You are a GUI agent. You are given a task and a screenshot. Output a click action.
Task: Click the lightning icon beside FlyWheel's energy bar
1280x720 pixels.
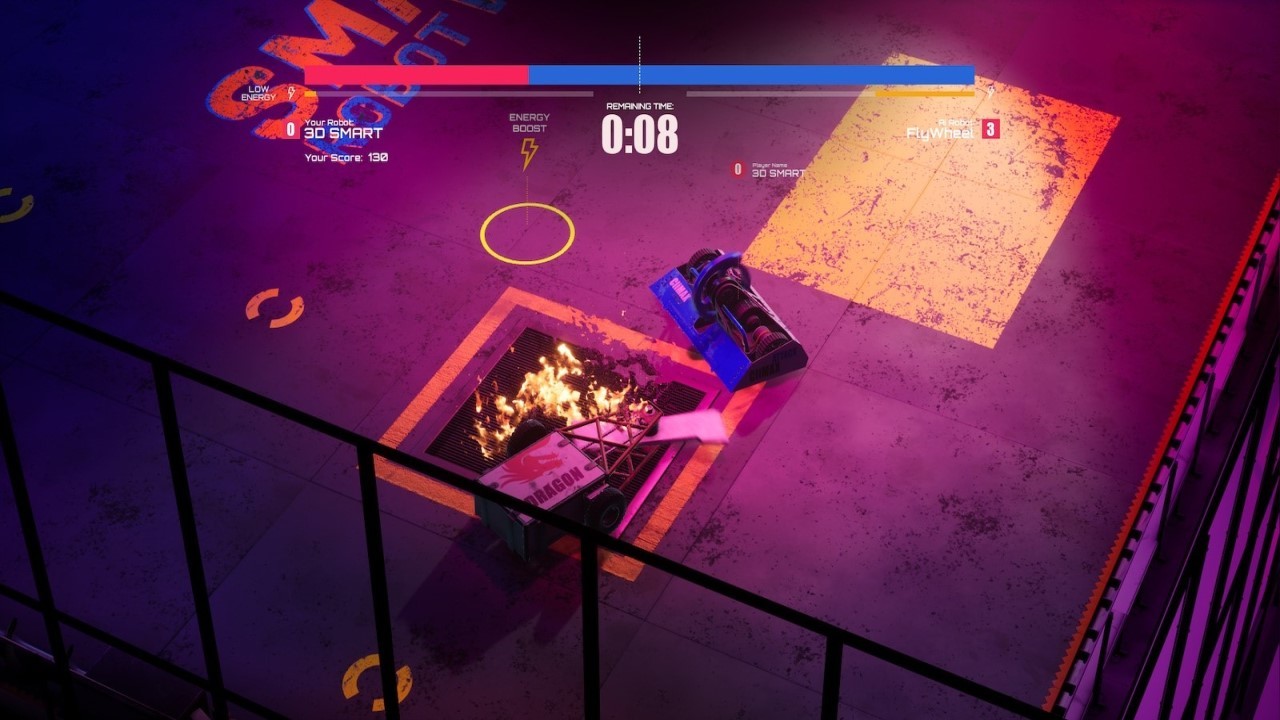point(991,91)
